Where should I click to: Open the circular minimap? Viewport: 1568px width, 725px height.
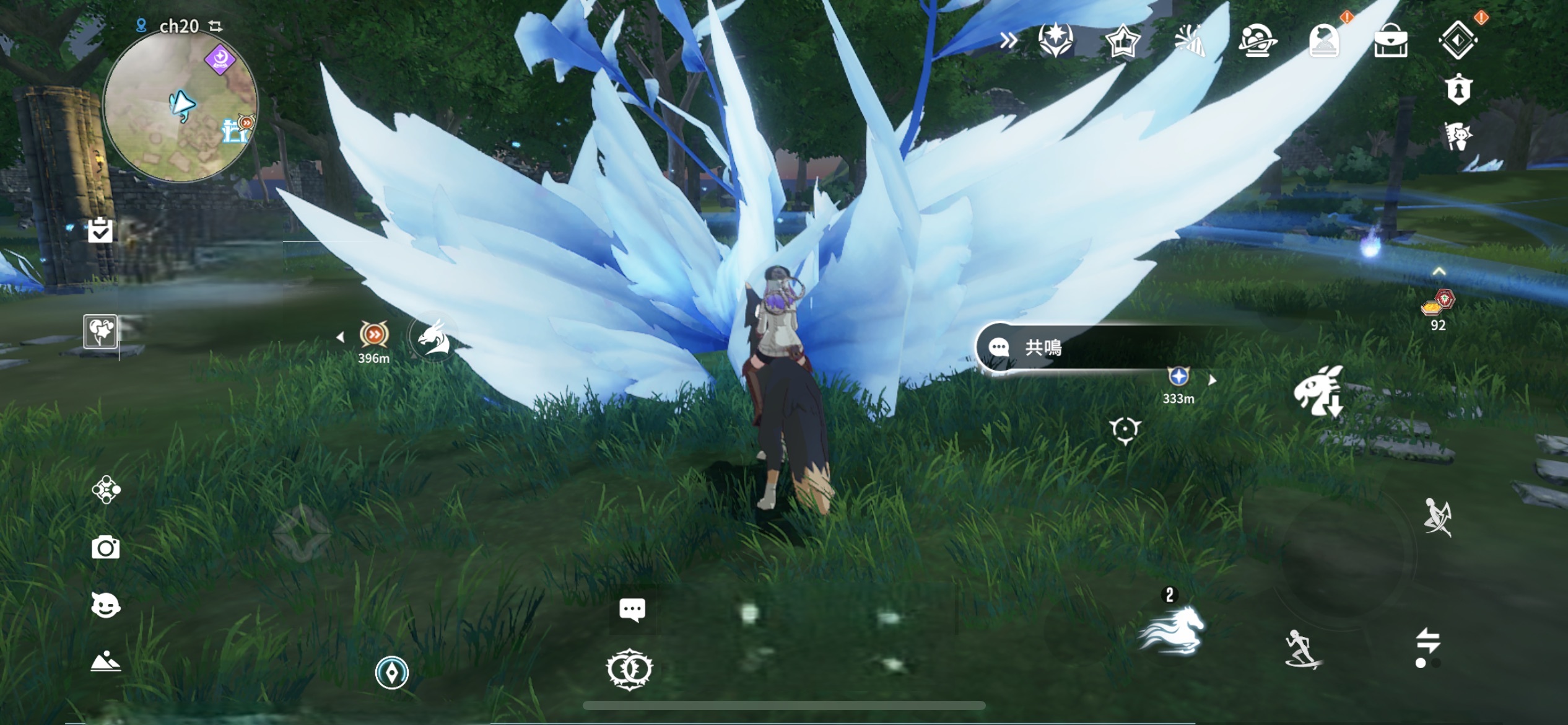click(x=180, y=106)
